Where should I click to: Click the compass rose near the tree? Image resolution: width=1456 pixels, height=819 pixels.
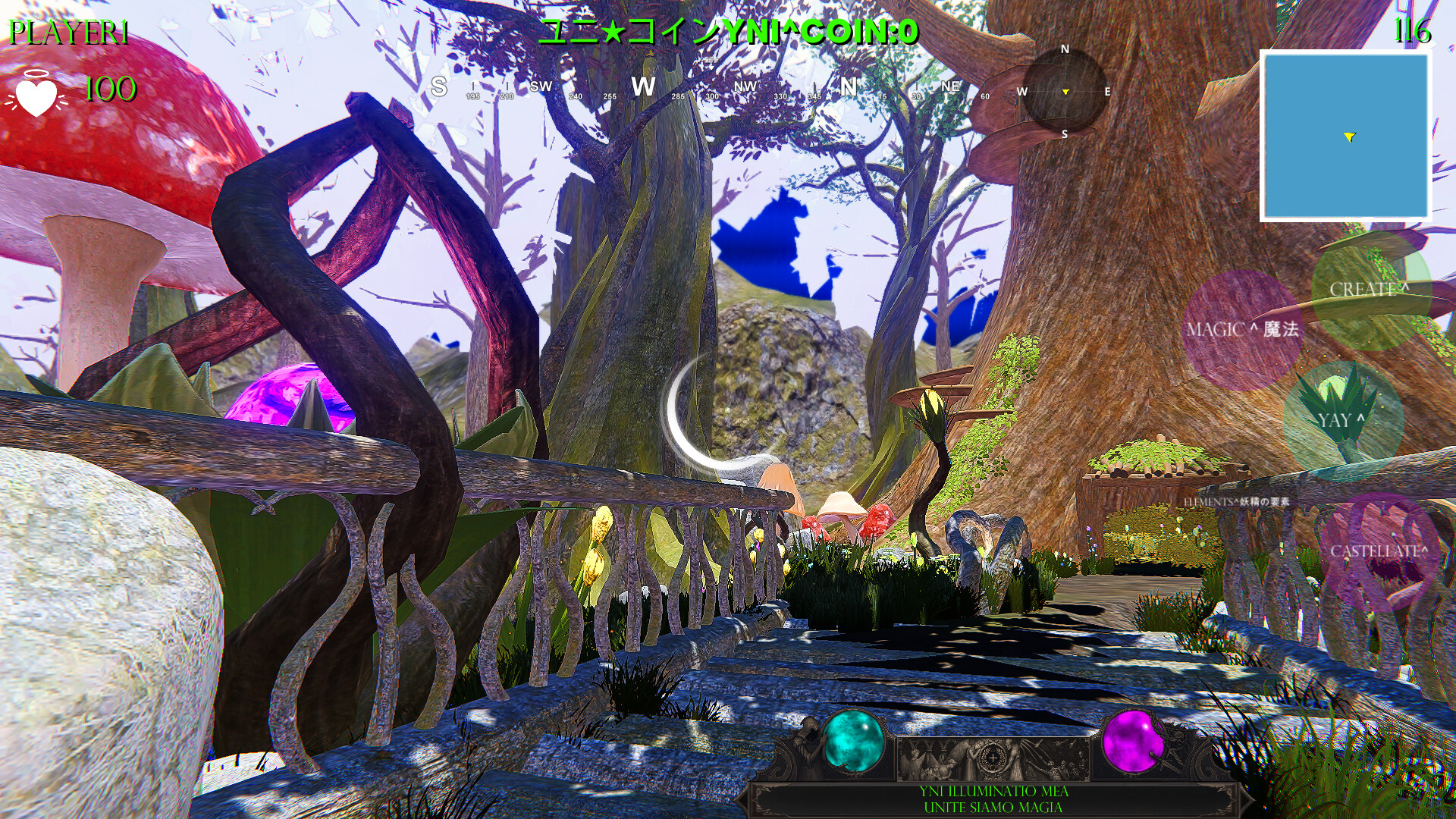pyautogui.click(x=1065, y=93)
